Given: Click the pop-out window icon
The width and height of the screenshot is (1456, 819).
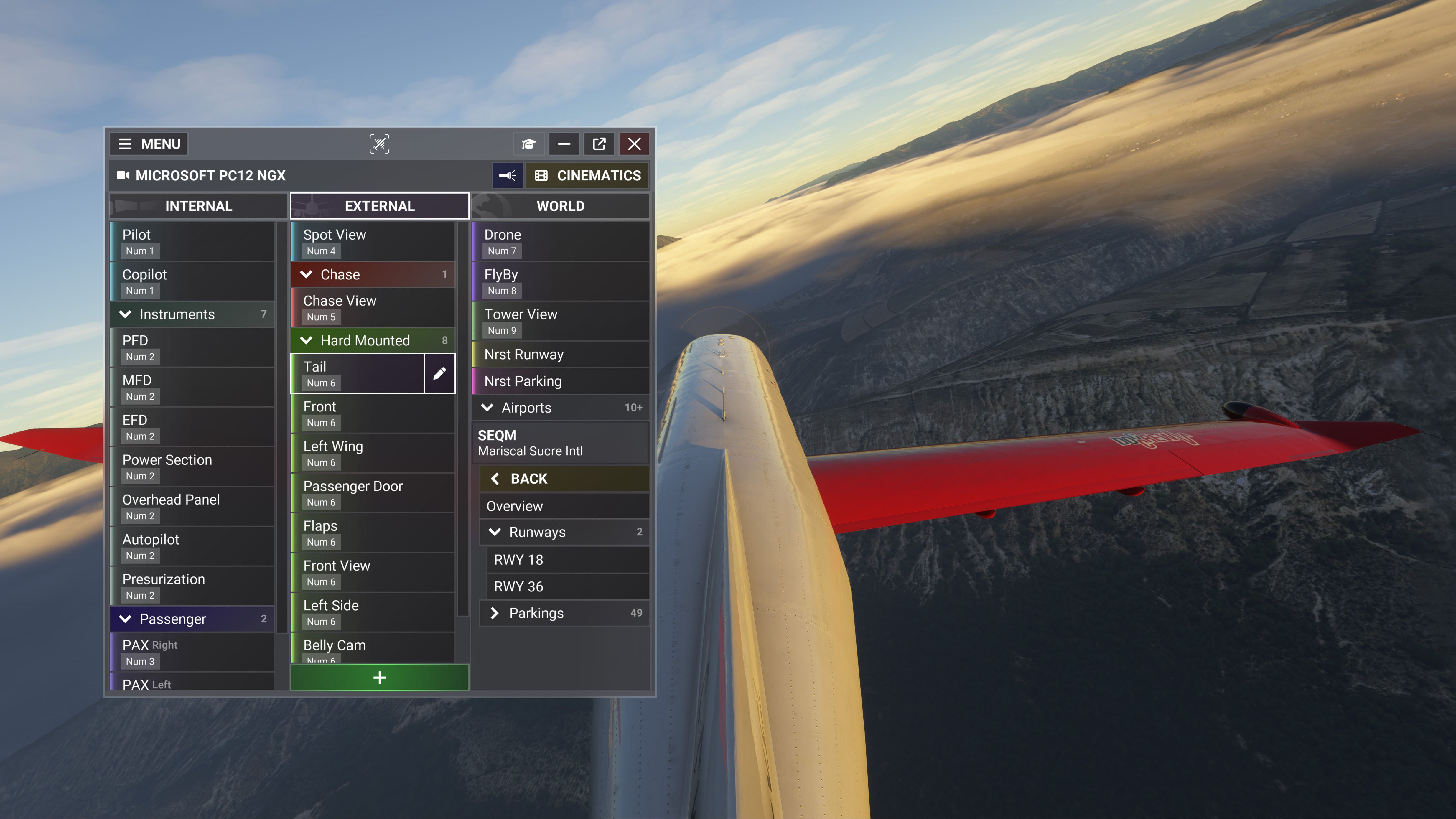Looking at the screenshot, I should point(599,144).
